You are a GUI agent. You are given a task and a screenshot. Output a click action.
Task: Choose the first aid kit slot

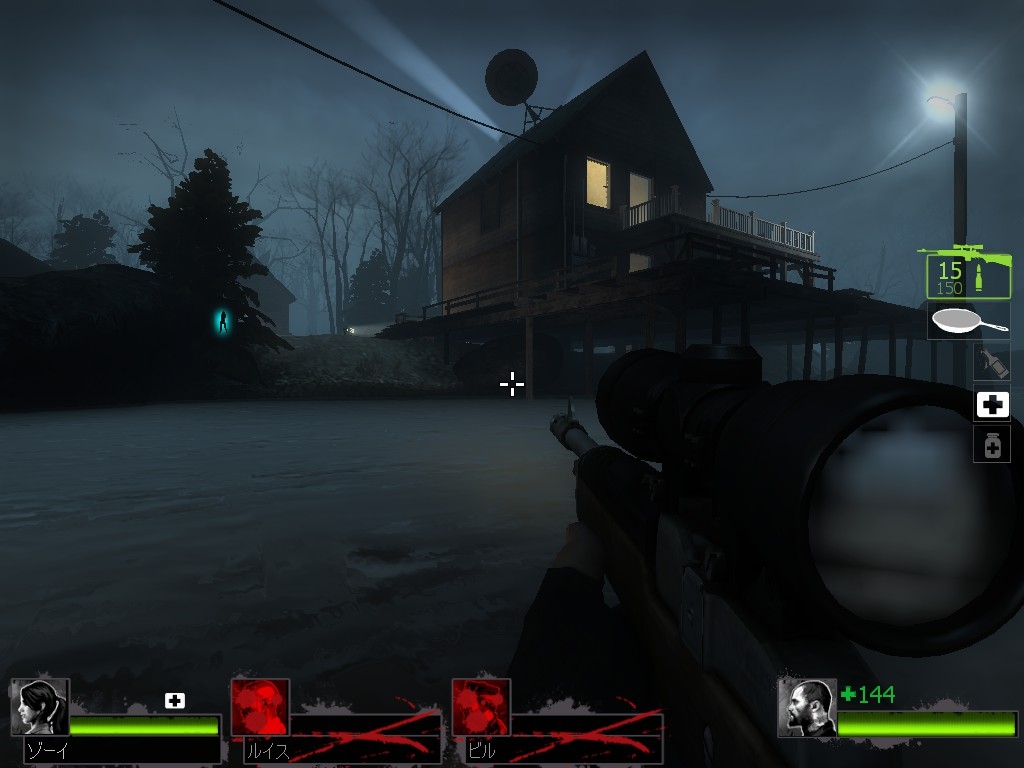coord(992,404)
